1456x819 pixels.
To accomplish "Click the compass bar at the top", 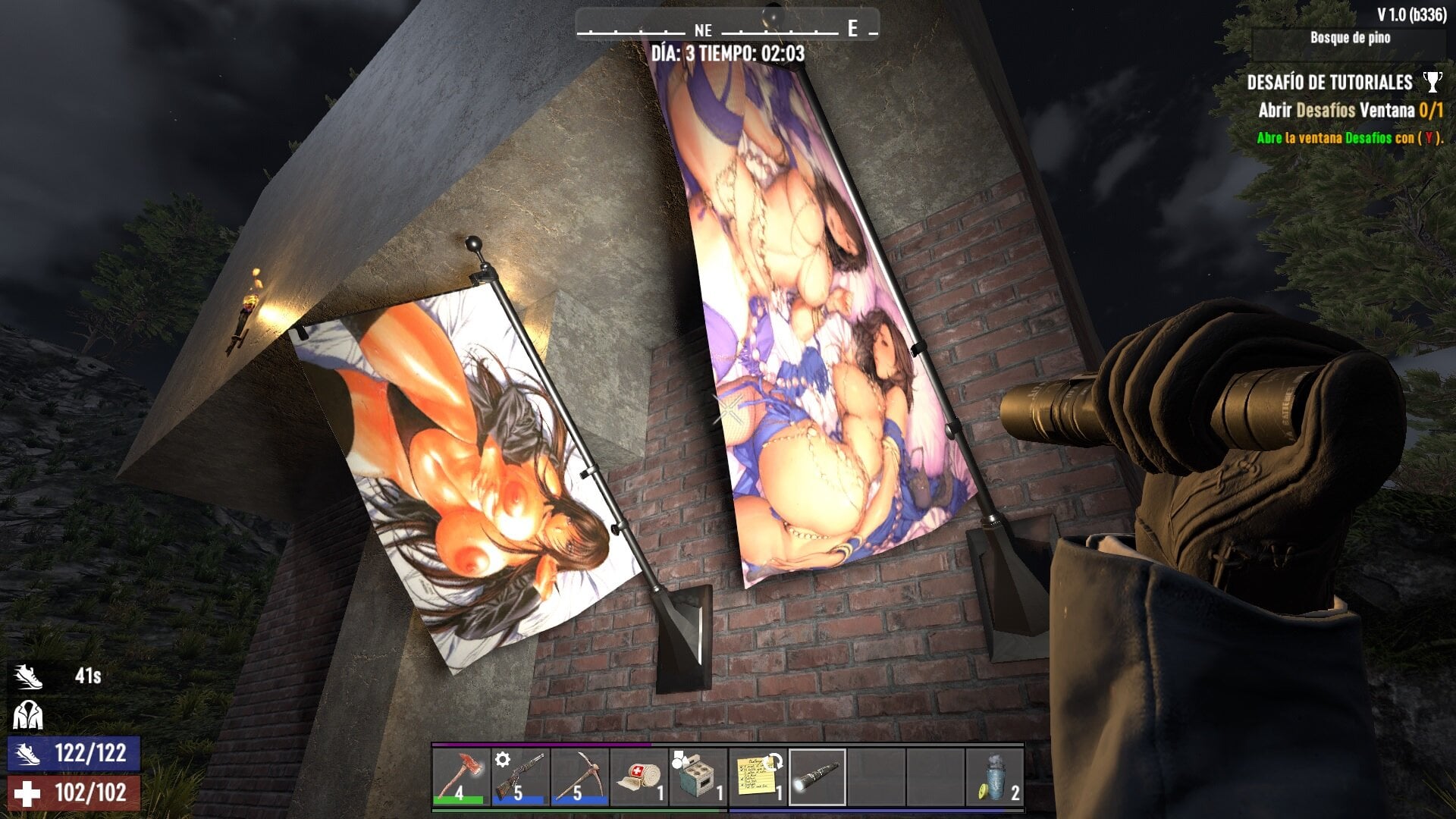I will [726, 29].
